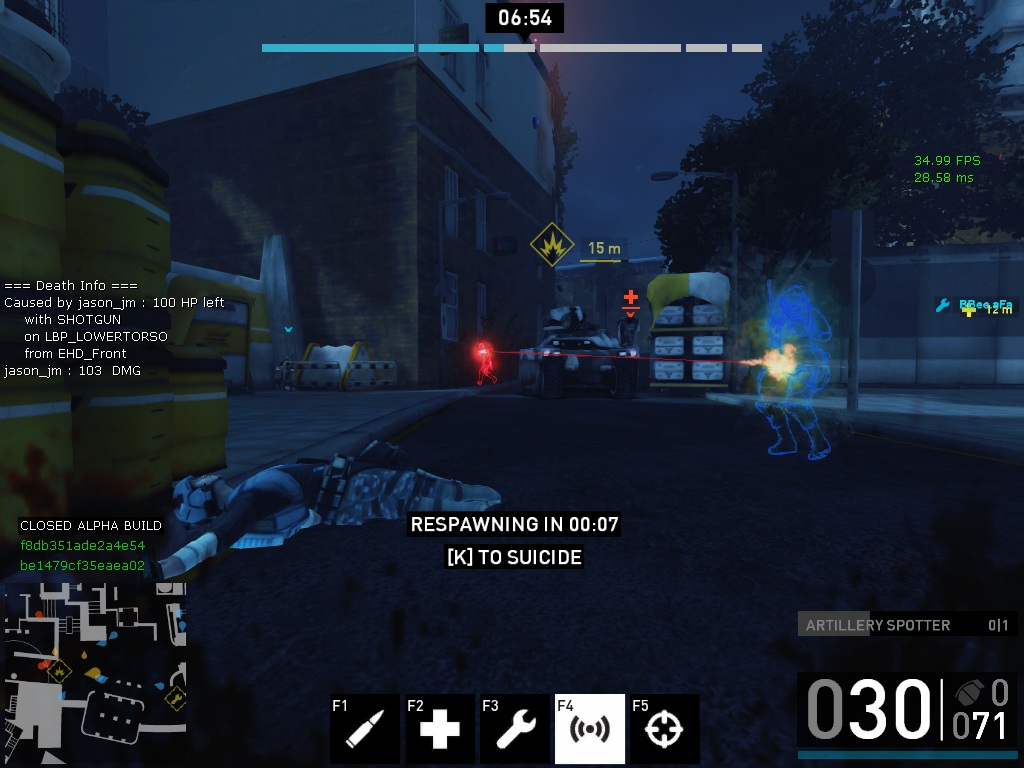Image resolution: width=1024 pixels, height=768 pixels.
Task: Select the F1 ammo bullet slot
Action: 365,729
